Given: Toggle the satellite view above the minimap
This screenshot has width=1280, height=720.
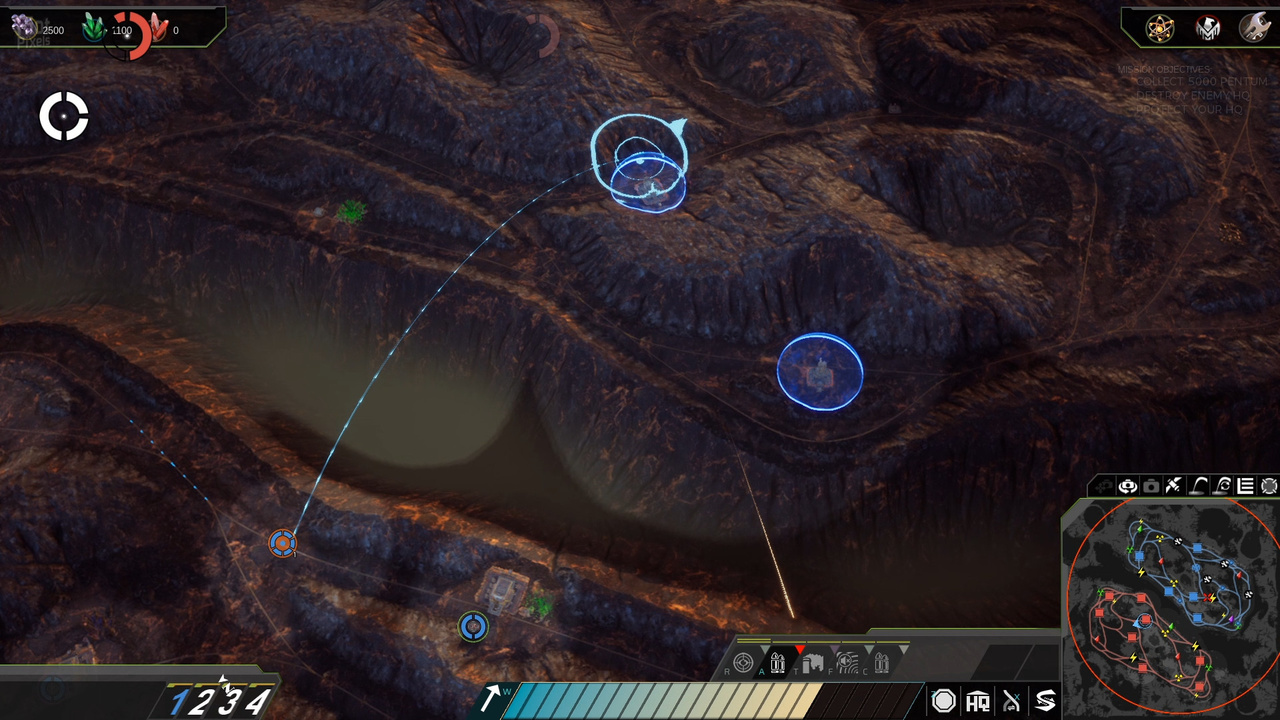Looking at the screenshot, I should [1174, 486].
